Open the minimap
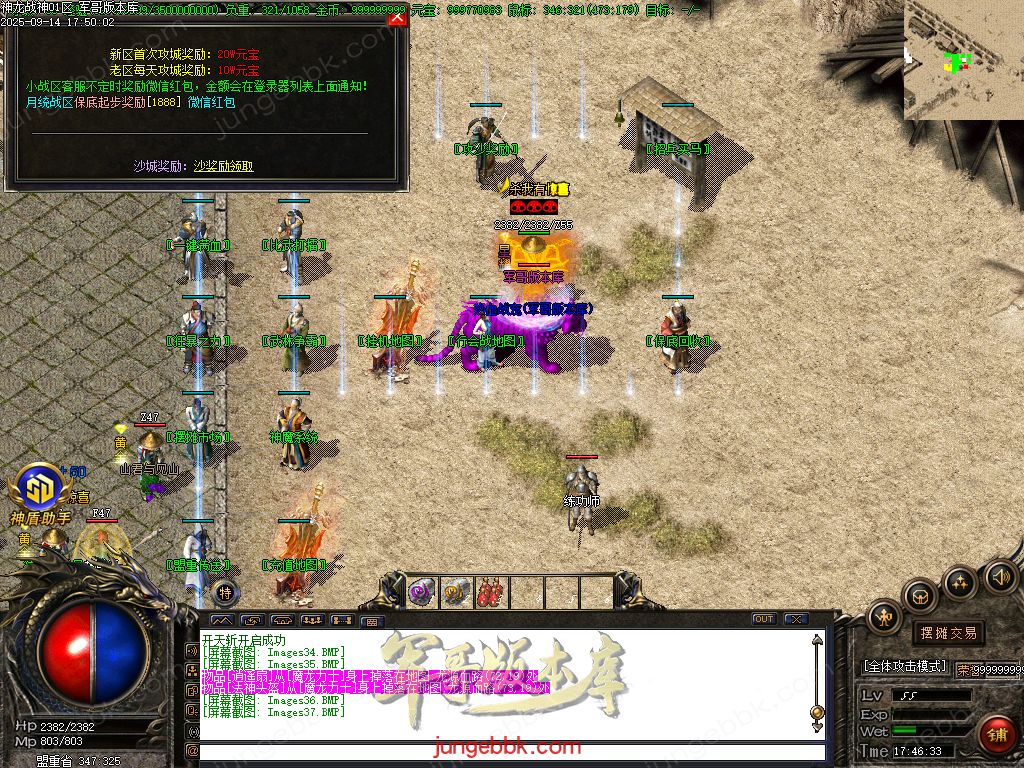Image resolution: width=1024 pixels, height=768 pixels. click(964, 60)
